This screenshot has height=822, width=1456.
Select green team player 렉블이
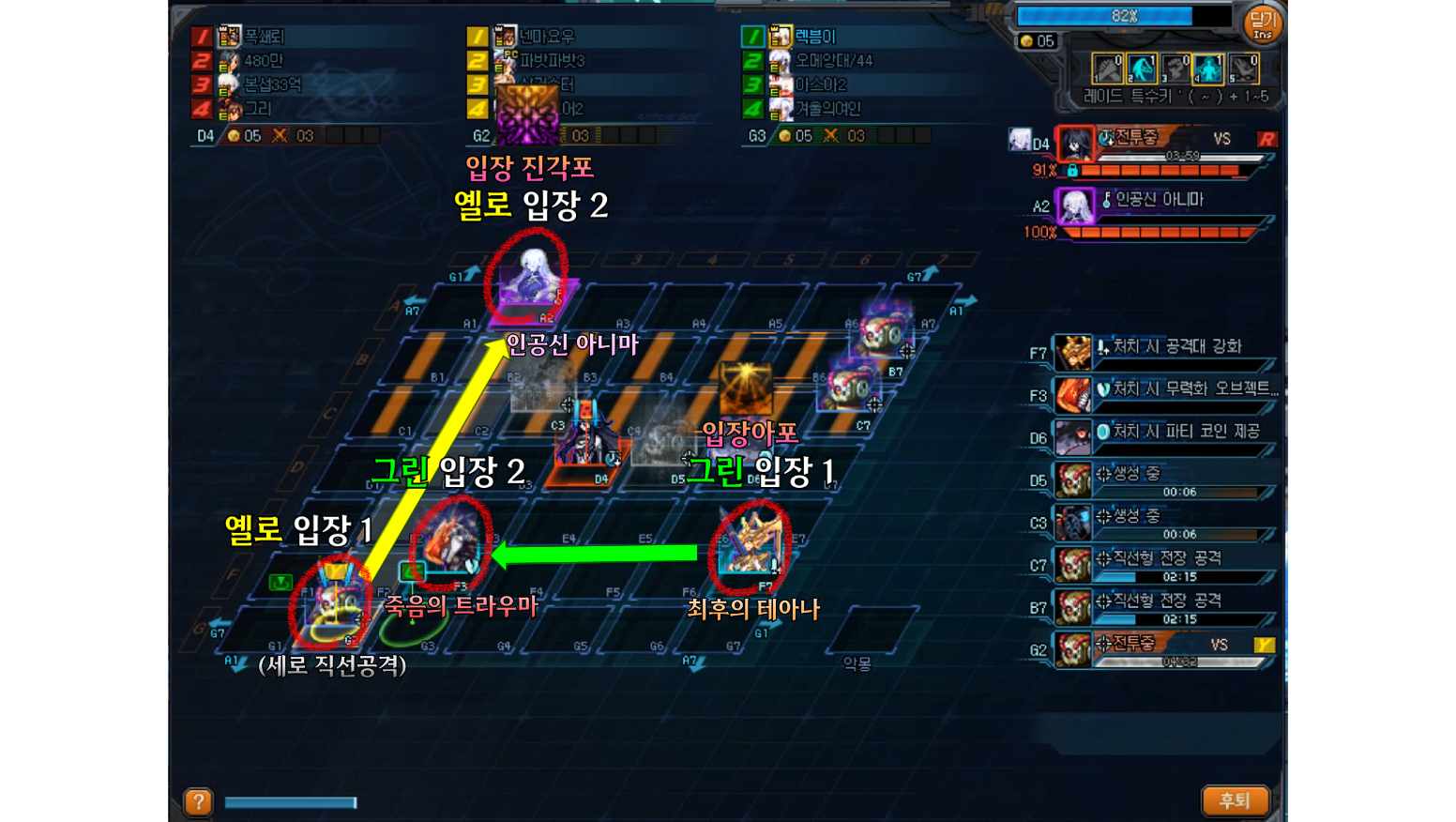[814, 37]
